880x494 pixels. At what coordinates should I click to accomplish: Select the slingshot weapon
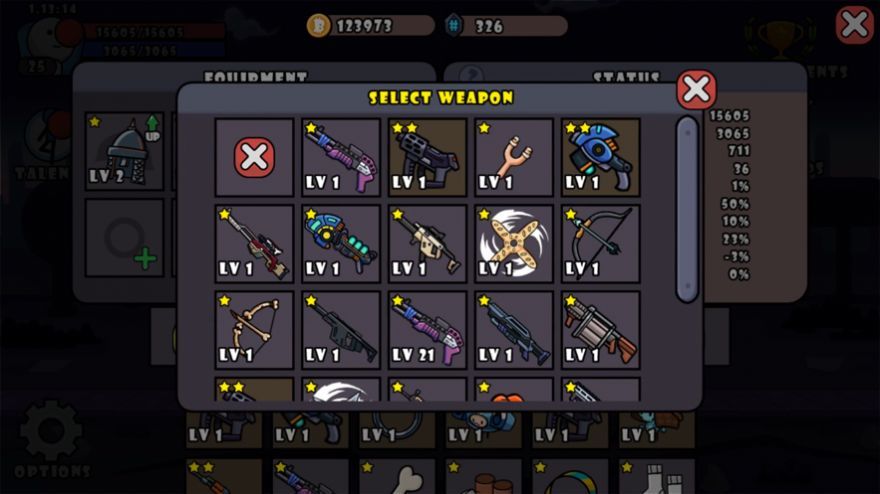(514, 157)
